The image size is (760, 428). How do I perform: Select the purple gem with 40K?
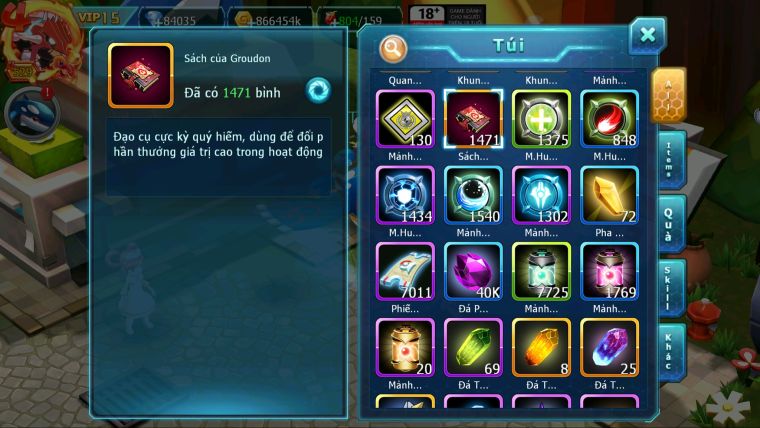[473, 270]
